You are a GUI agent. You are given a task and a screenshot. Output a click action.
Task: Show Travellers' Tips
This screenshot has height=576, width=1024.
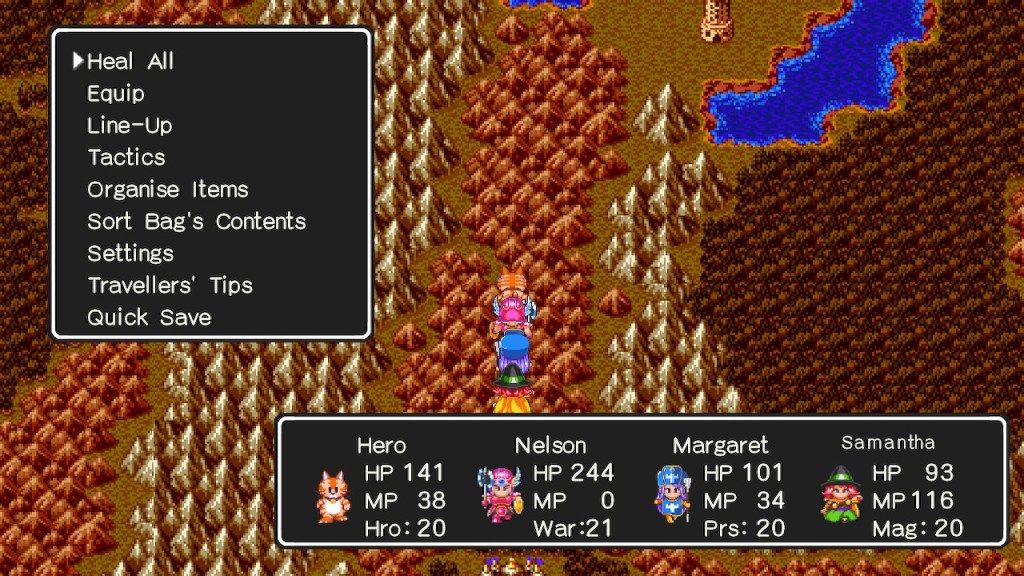point(170,286)
